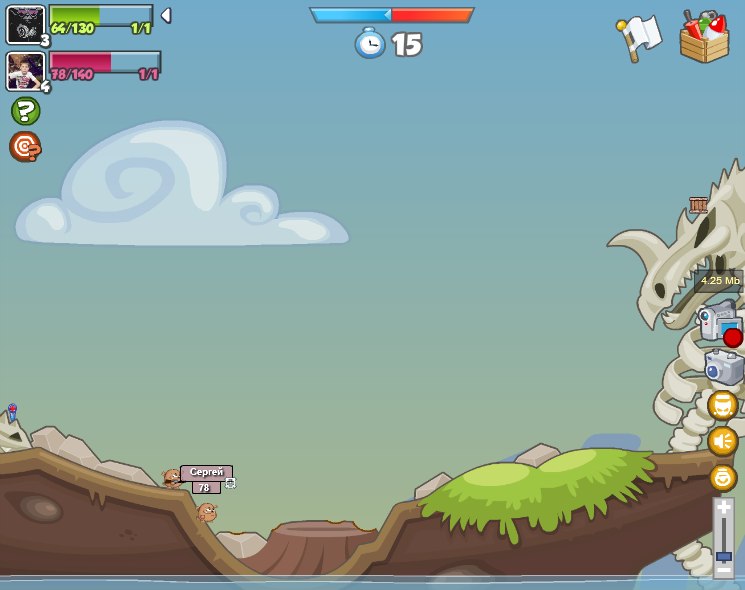This screenshot has height=590, width=745.
Task: Click the white surrender flag
Action: click(639, 38)
